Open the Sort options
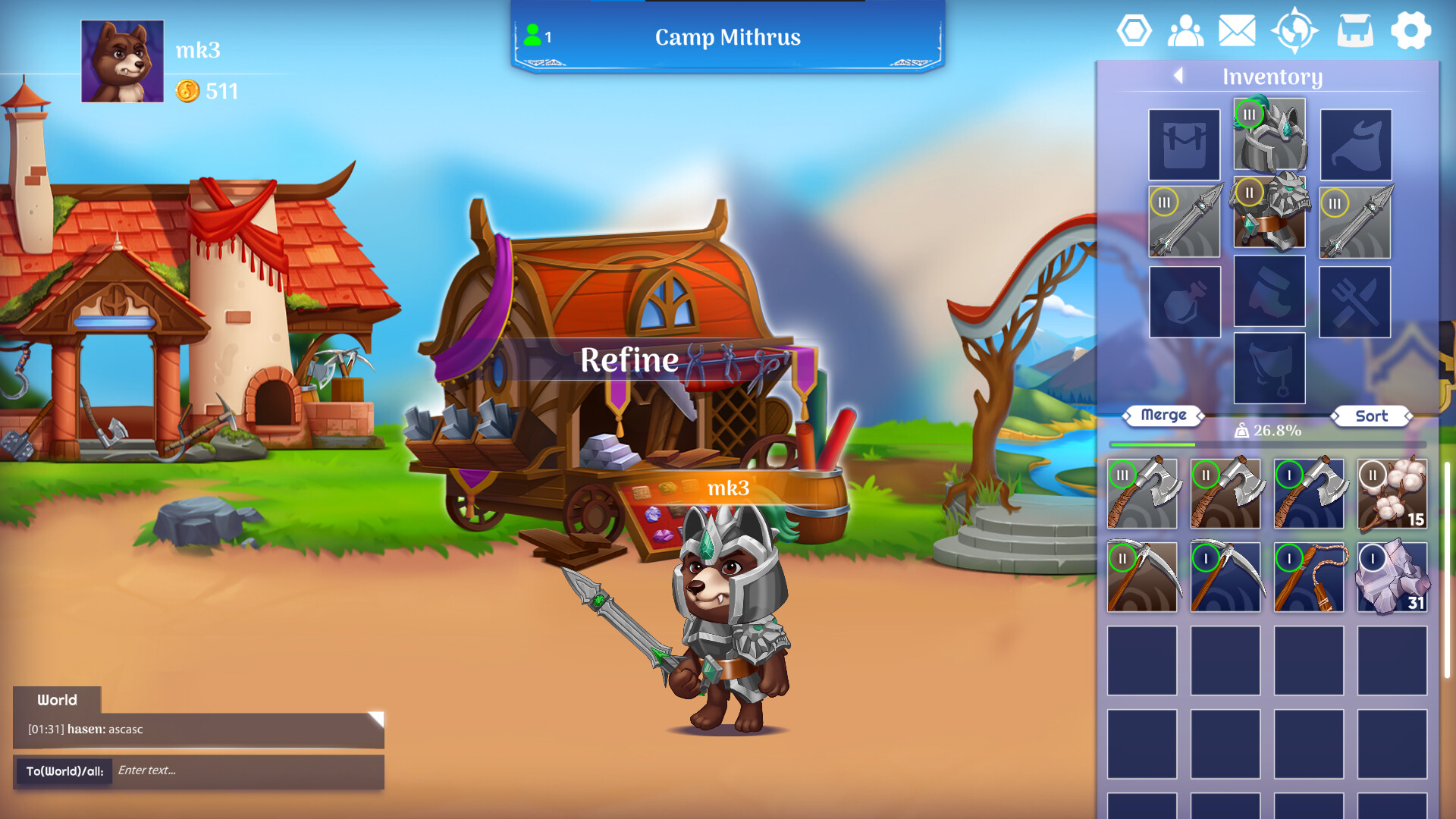The width and height of the screenshot is (1456, 819). click(x=1371, y=416)
